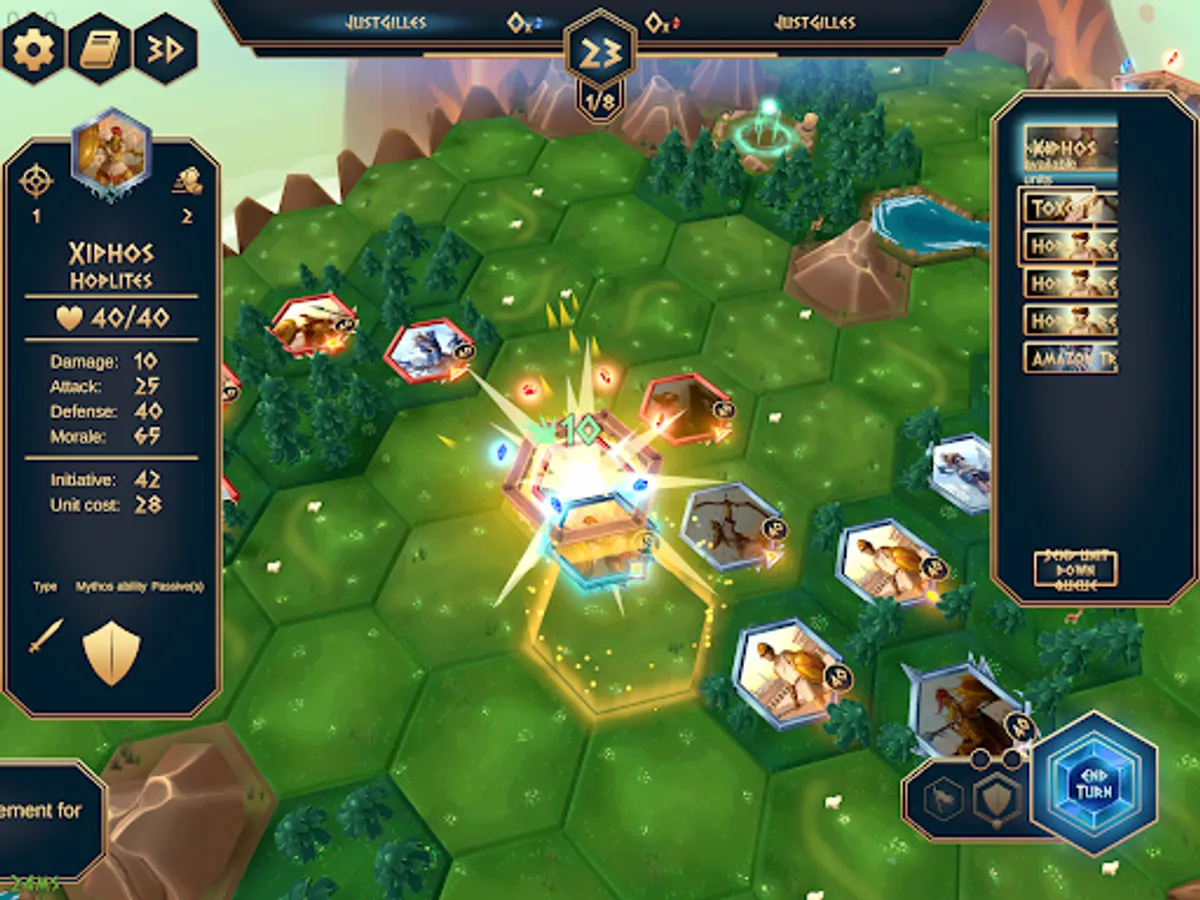Viewport: 1200px width, 900px height.
Task: Toggle the 3D view button
Action: pyautogui.click(x=165, y=48)
